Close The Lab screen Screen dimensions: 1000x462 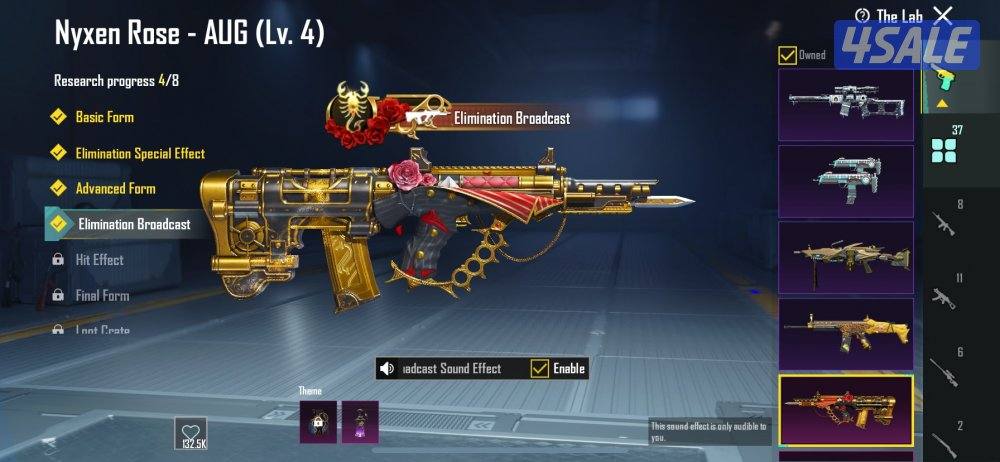(942, 15)
